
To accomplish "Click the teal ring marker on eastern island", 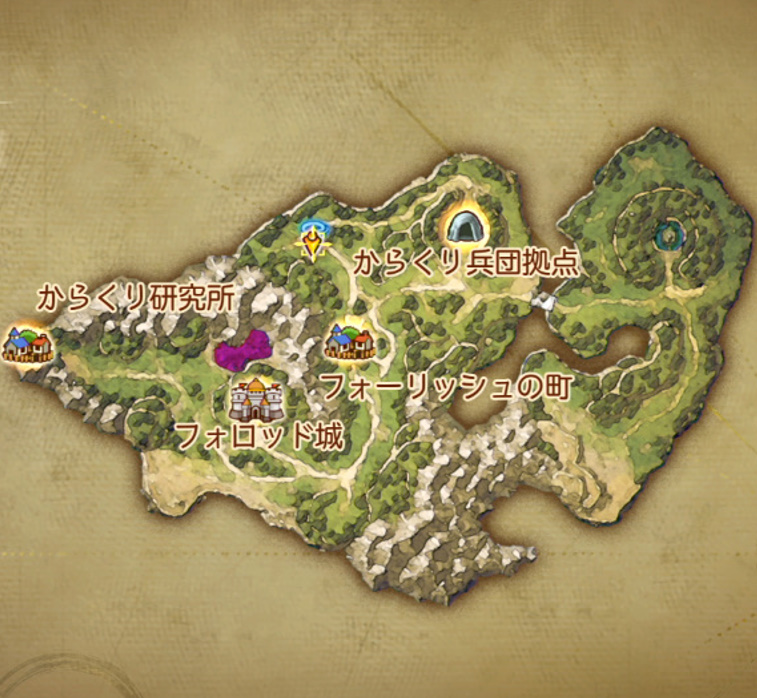I will tap(666, 237).
